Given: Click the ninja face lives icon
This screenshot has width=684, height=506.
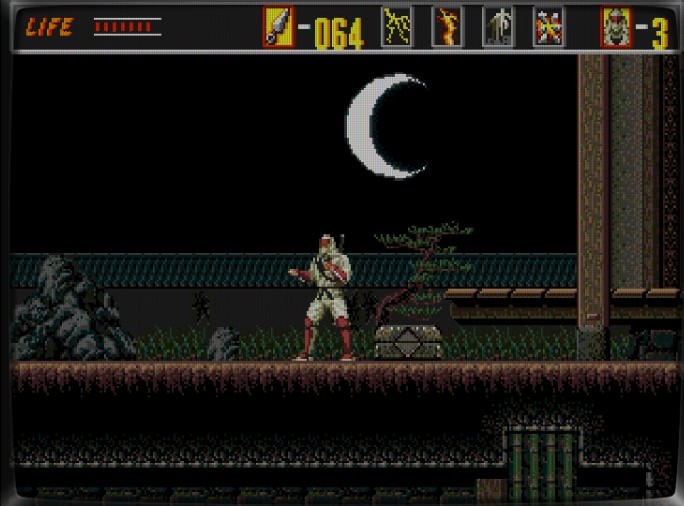Looking at the screenshot, I should pos(616,27).
